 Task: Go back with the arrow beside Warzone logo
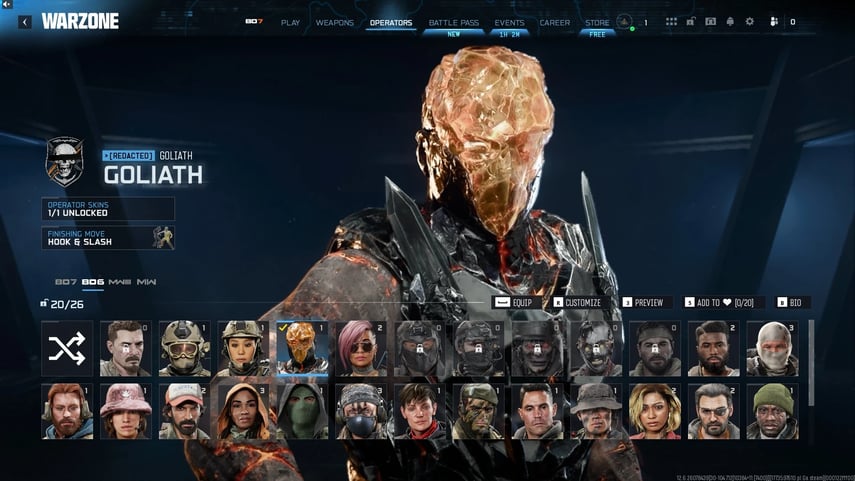[24, 21]
